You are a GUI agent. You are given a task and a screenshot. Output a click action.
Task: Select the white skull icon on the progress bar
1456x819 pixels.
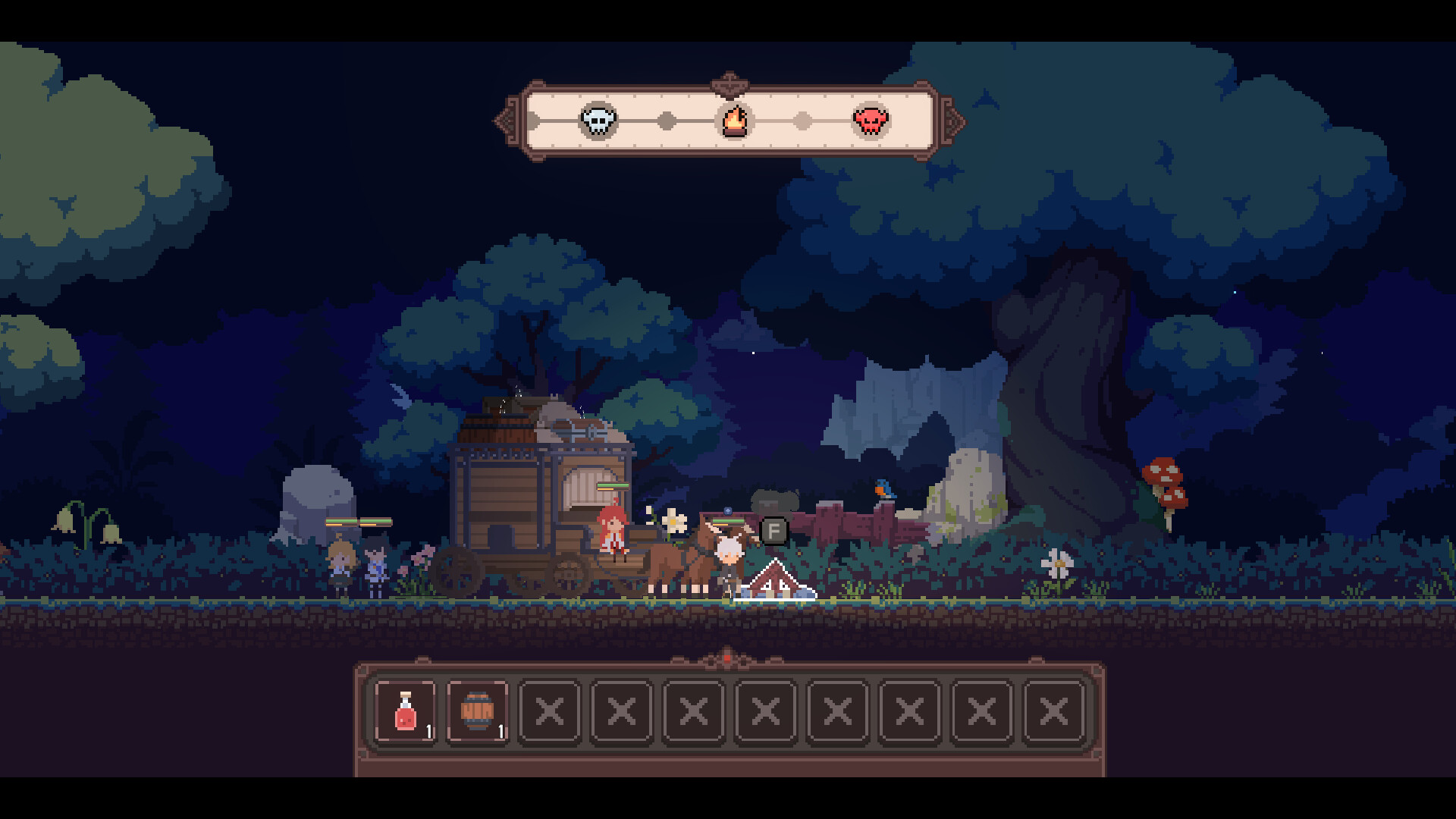598,120
